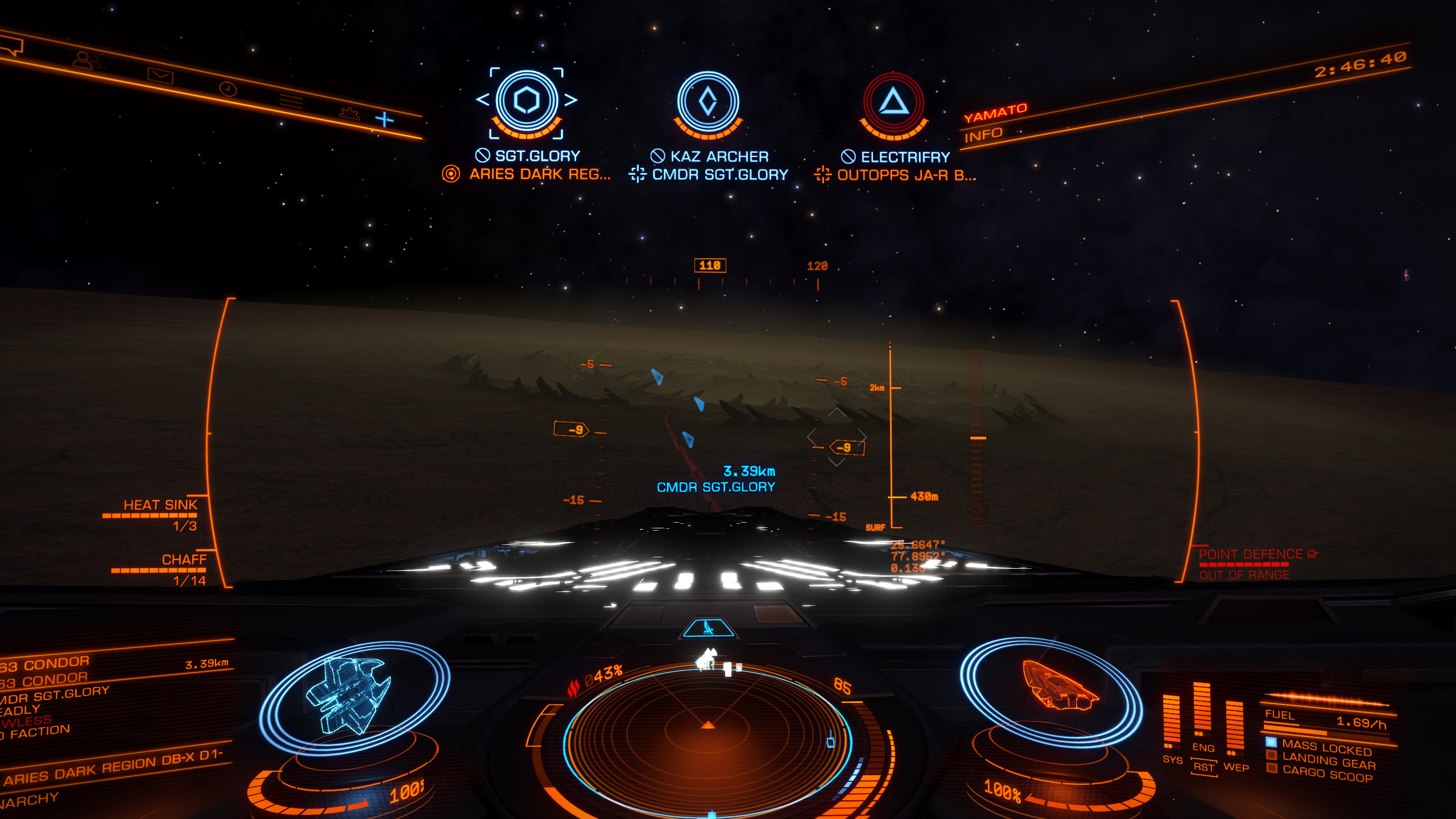Select wingman ELECTRIFRY triangle icon
1456x819 pixels.
tap(894, 103)
